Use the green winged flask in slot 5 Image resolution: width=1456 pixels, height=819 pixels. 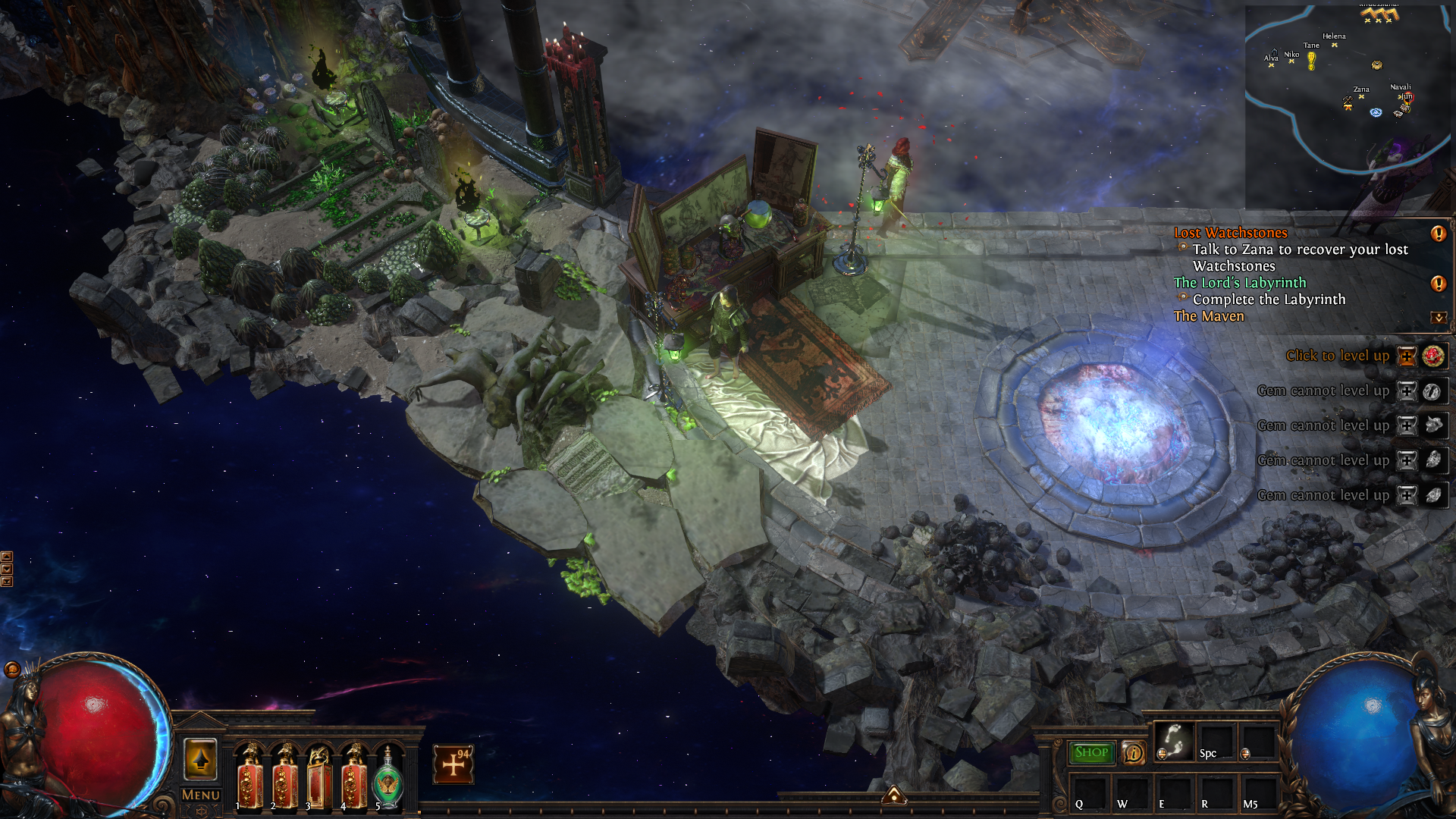(x=388, y=780)
